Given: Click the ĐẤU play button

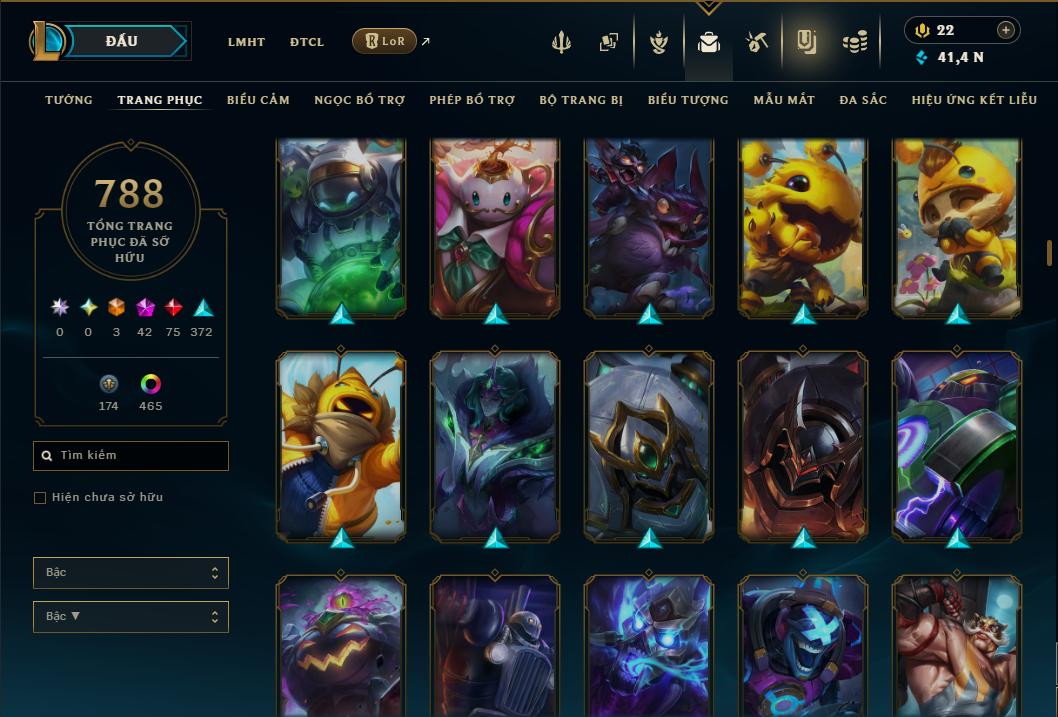Looking at the screenshot, I should click(122, 41).
